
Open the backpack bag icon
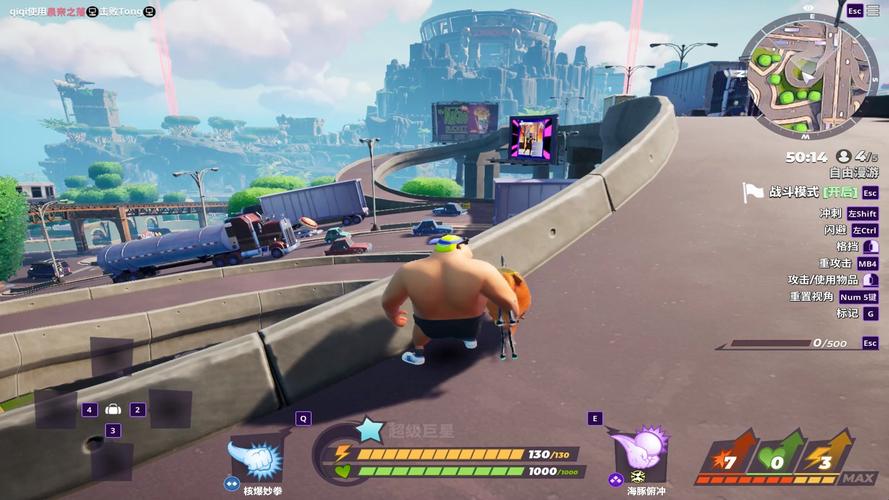(113, 410)
